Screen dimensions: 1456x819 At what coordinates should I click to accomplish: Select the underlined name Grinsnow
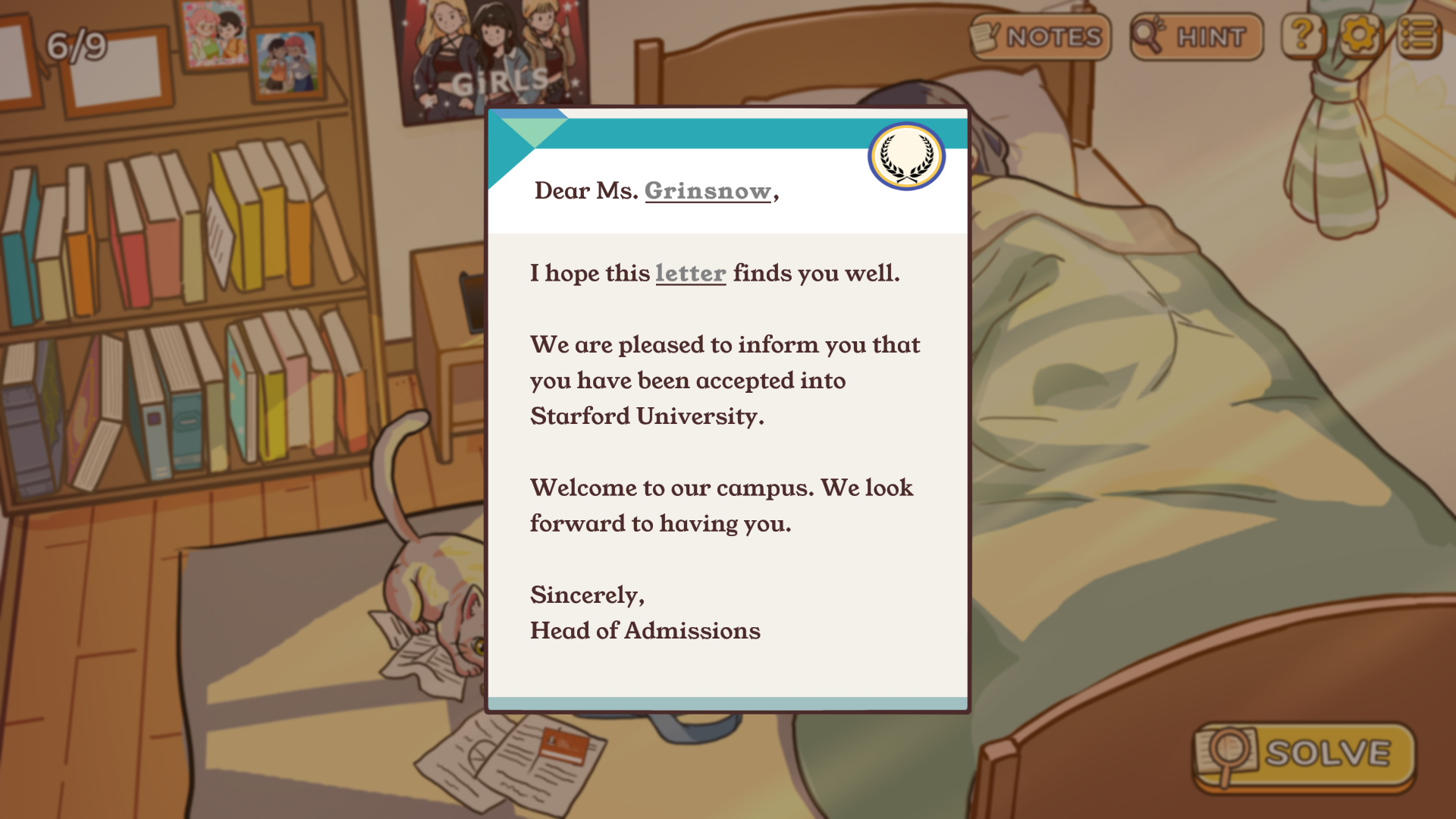pyautogui.click(x=708, y=191)
